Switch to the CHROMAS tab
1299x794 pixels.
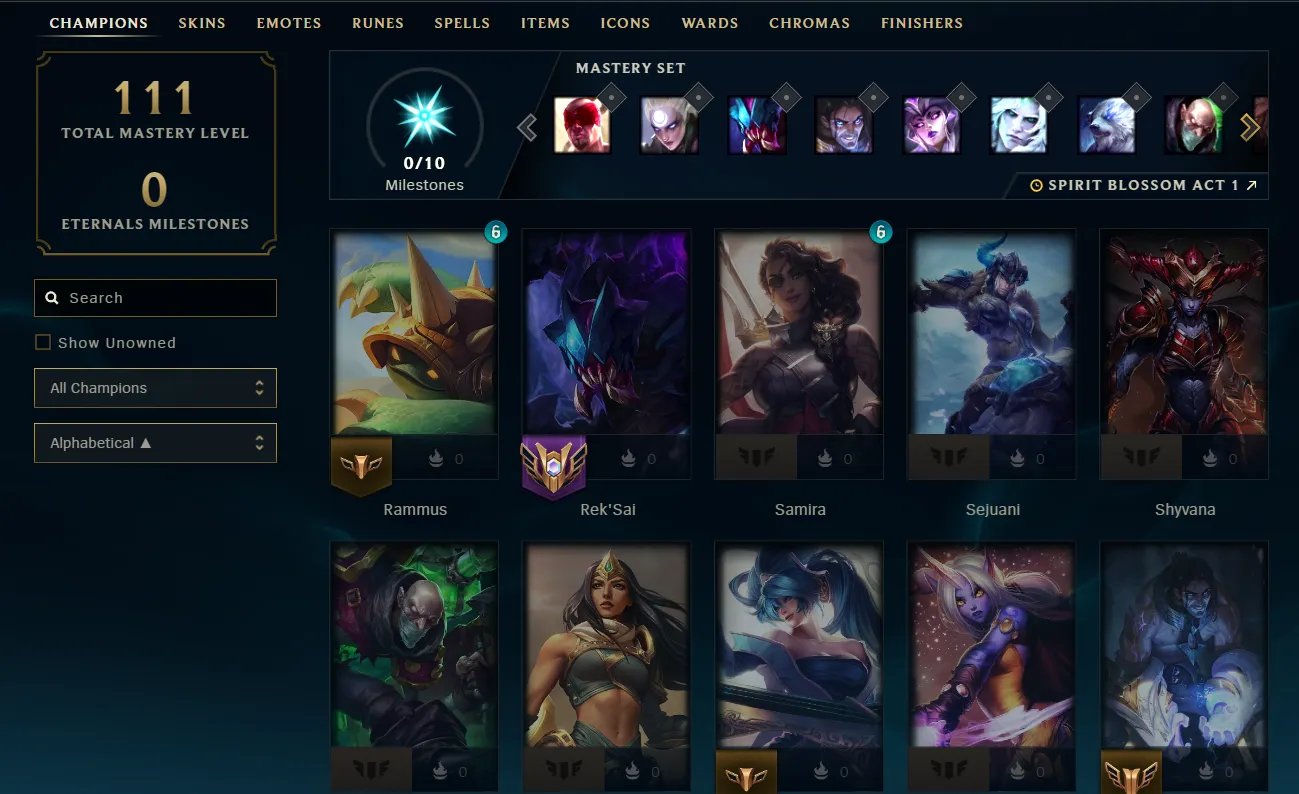[809, 22]
